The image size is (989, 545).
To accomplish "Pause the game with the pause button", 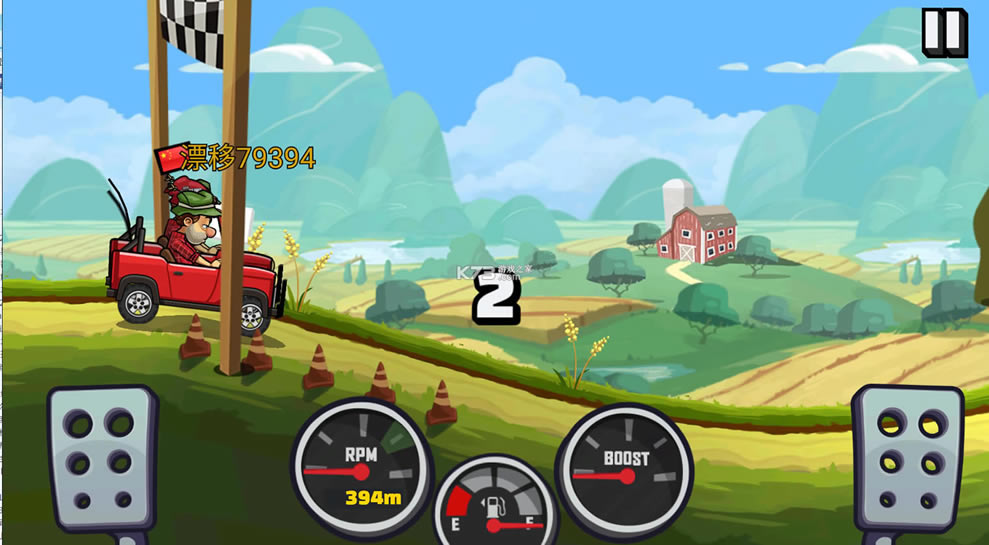I will coord(943,32).
